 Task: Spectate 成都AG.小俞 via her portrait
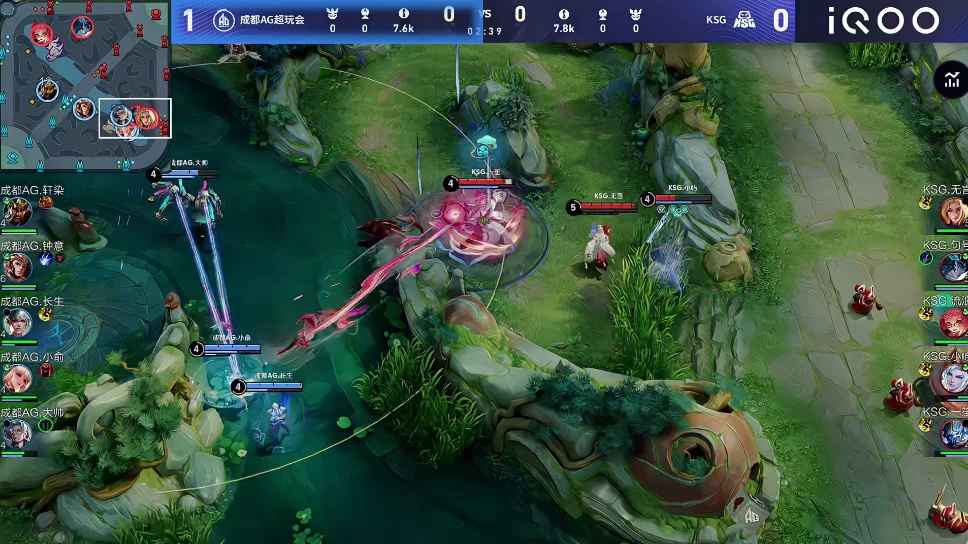pos(17,378)
